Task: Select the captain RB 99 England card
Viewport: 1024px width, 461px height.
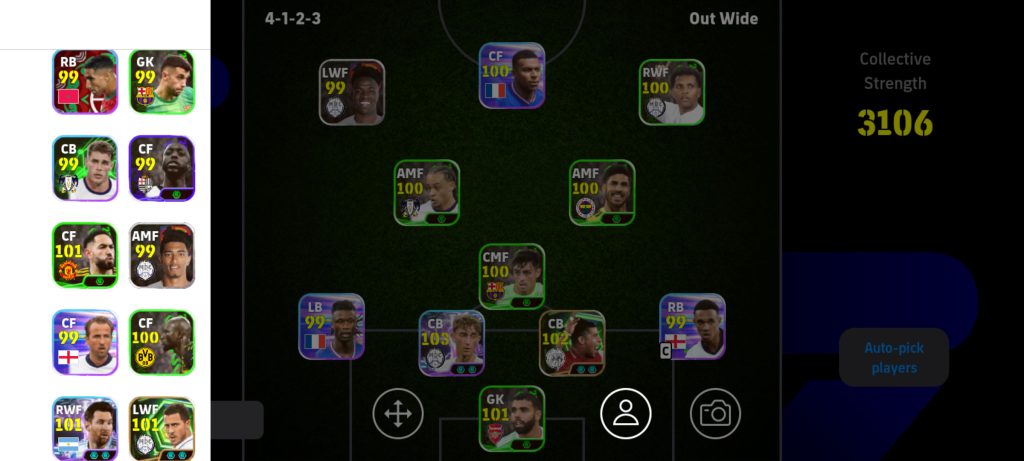Action: coord(692,326)
